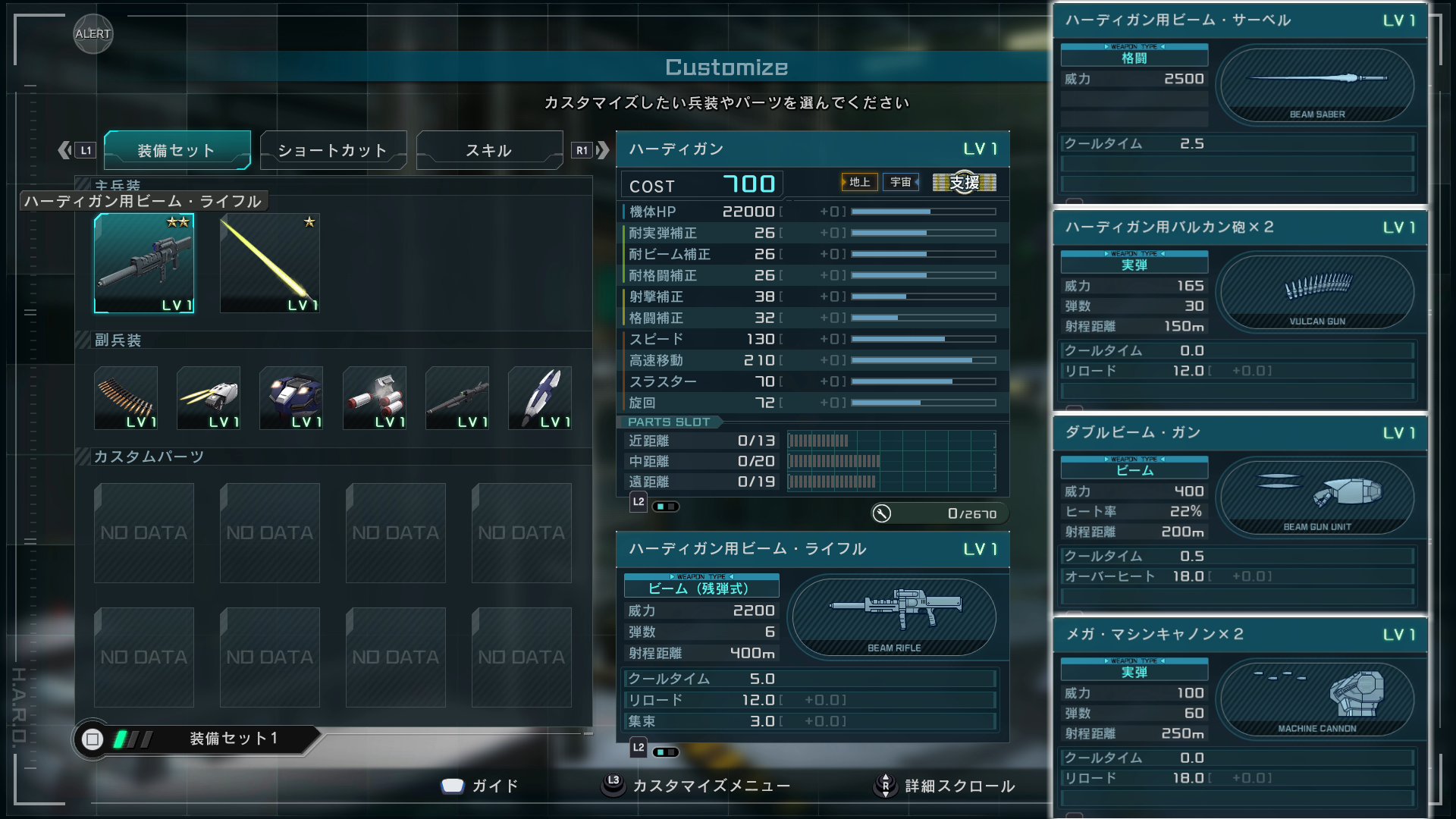This screenshot has width=1456, height=819.
Task: Click the ハーディガン unit stats header
Action: 812,149
